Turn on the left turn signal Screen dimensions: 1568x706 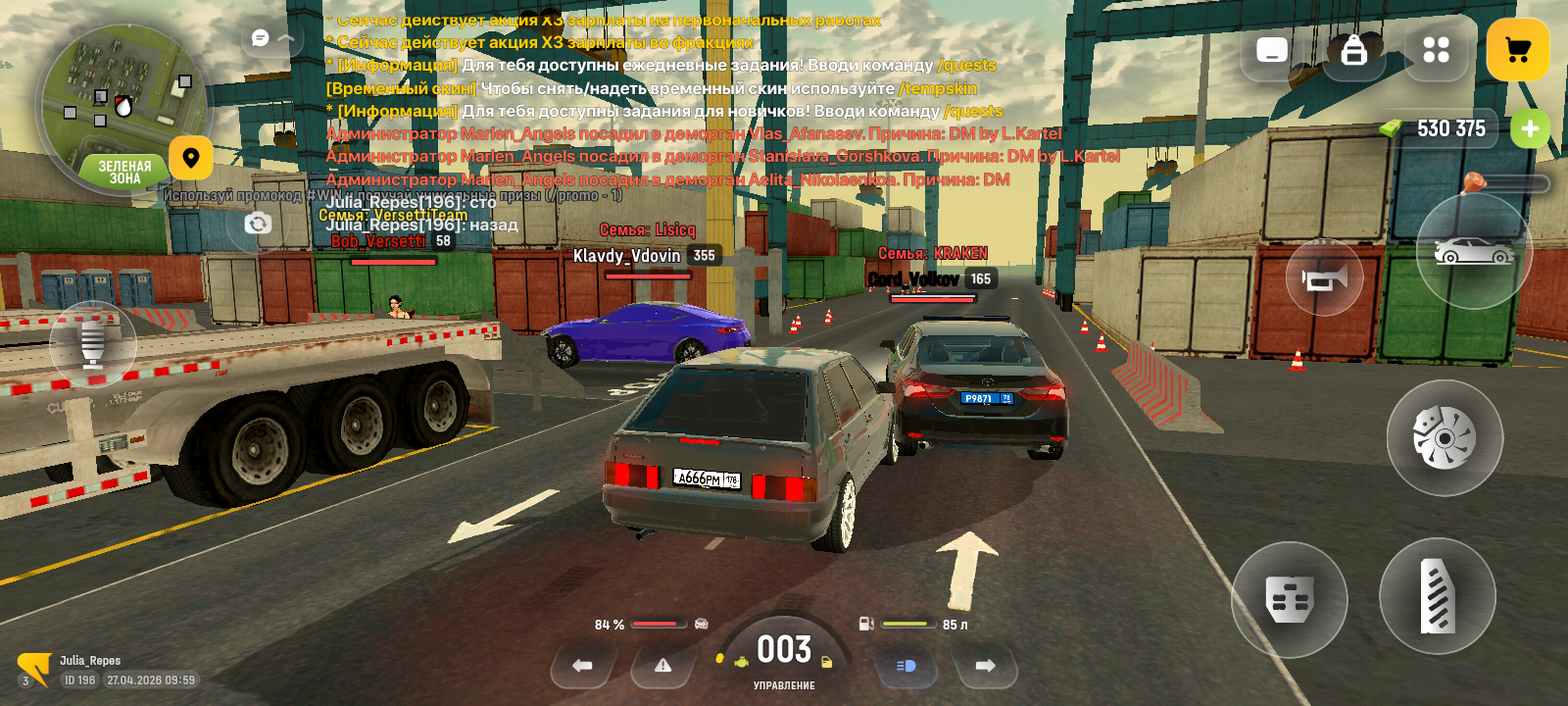click(582, 666)
